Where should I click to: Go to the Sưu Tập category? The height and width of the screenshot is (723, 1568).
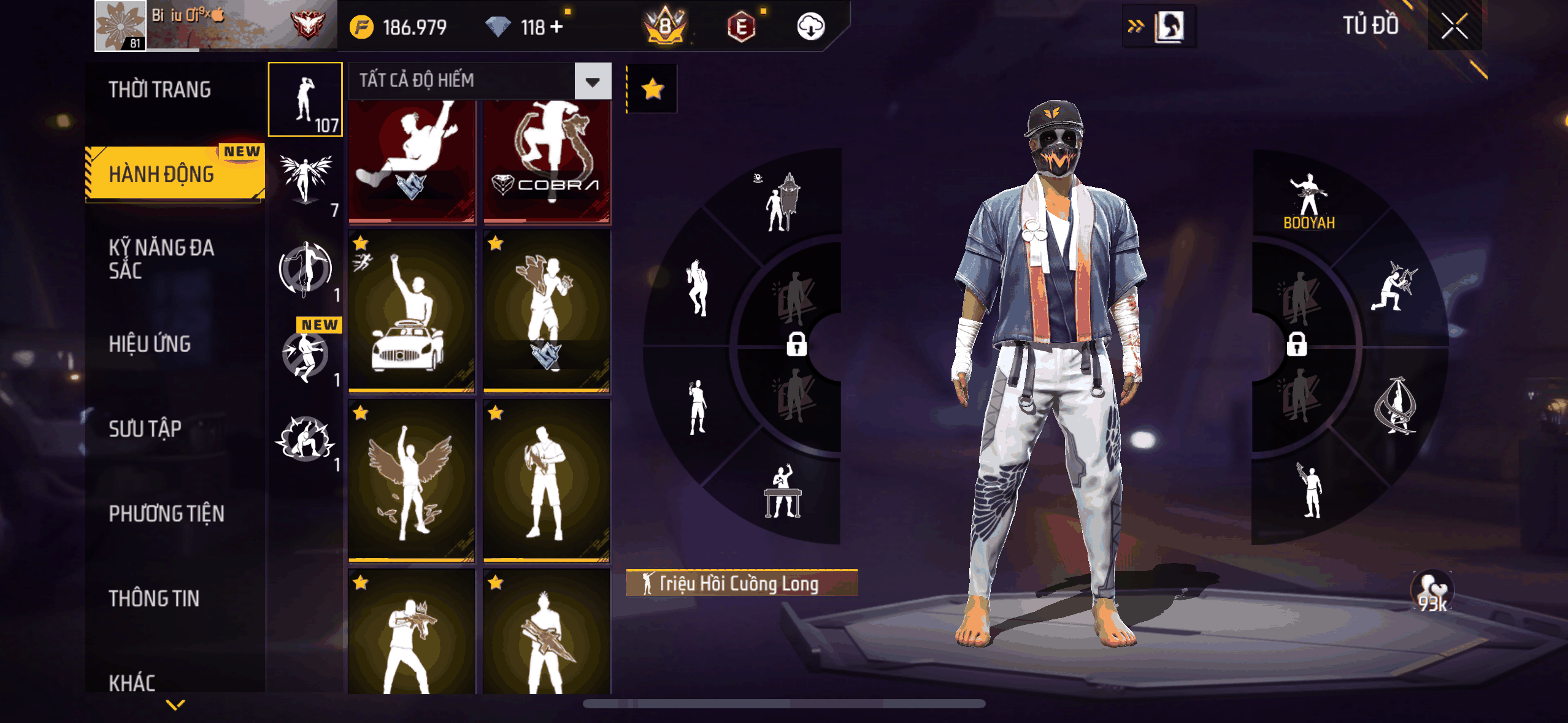[x=145, y=429]
